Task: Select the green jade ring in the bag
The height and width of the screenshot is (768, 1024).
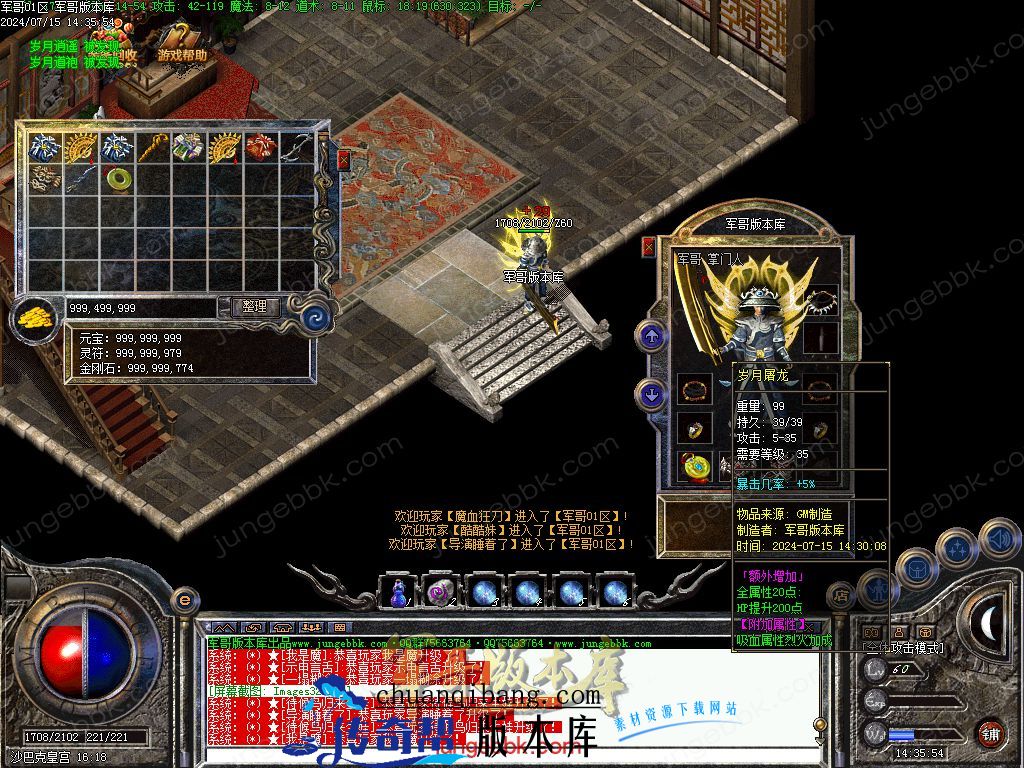Action: 119,179
